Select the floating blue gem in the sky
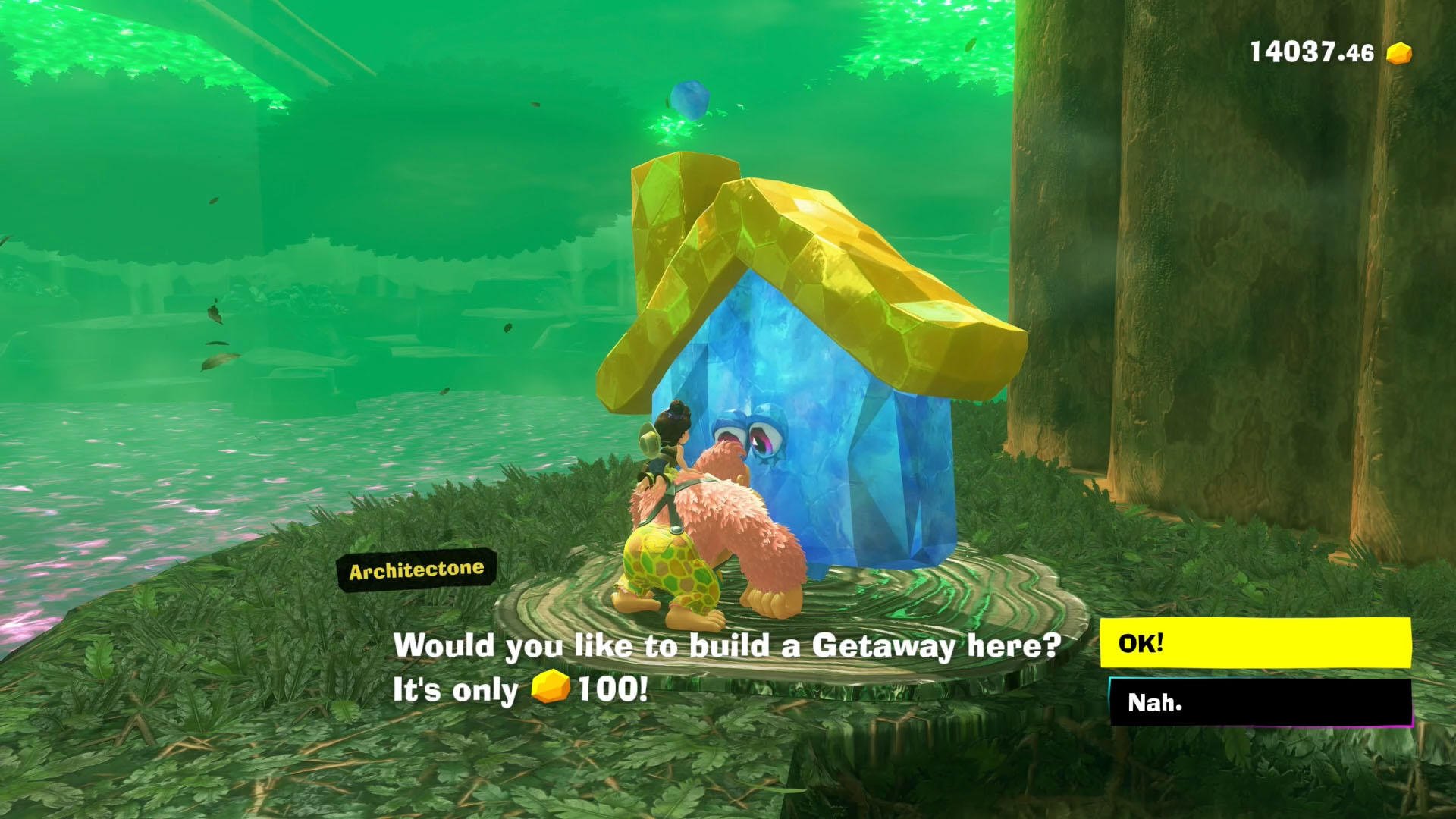1456x819 pixels. [691, 99]
